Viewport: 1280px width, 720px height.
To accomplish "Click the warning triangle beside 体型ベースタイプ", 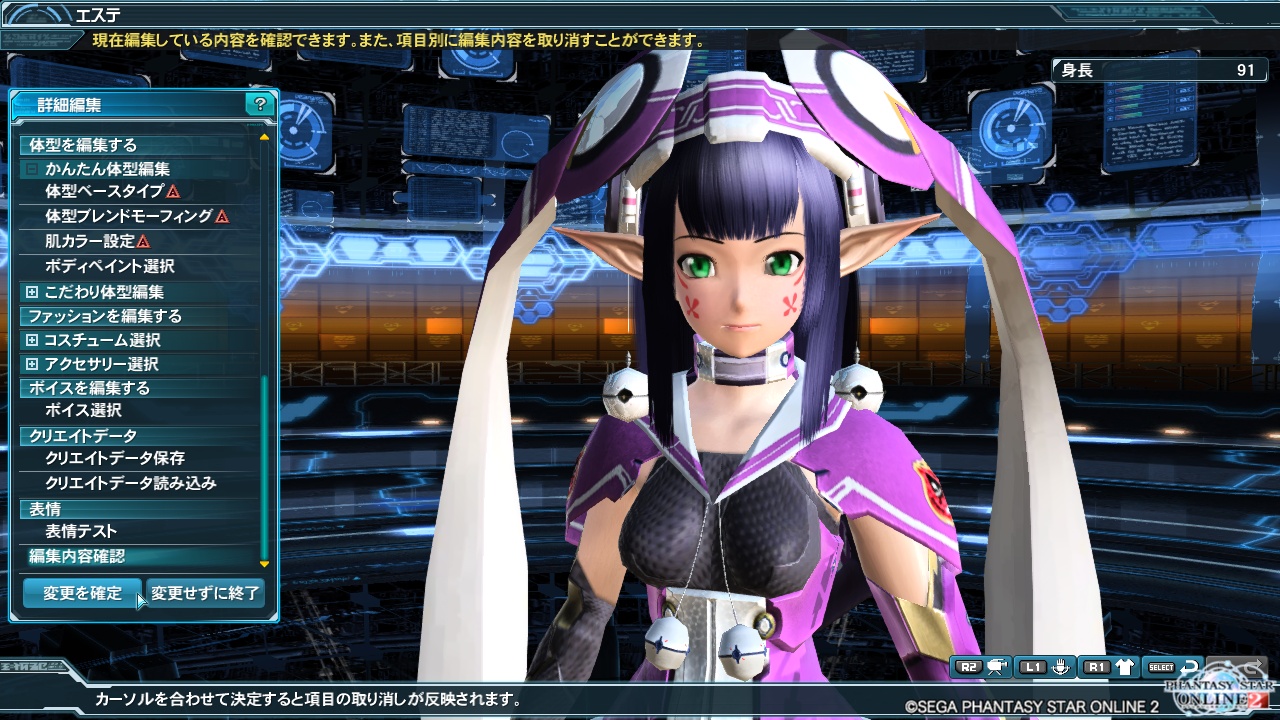I will click(174, 193).
